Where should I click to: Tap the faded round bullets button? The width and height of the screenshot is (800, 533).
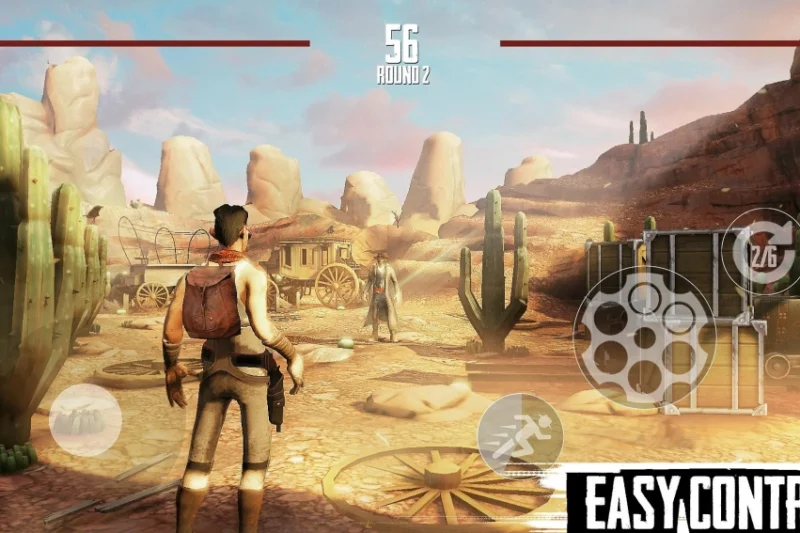point(85,420)
